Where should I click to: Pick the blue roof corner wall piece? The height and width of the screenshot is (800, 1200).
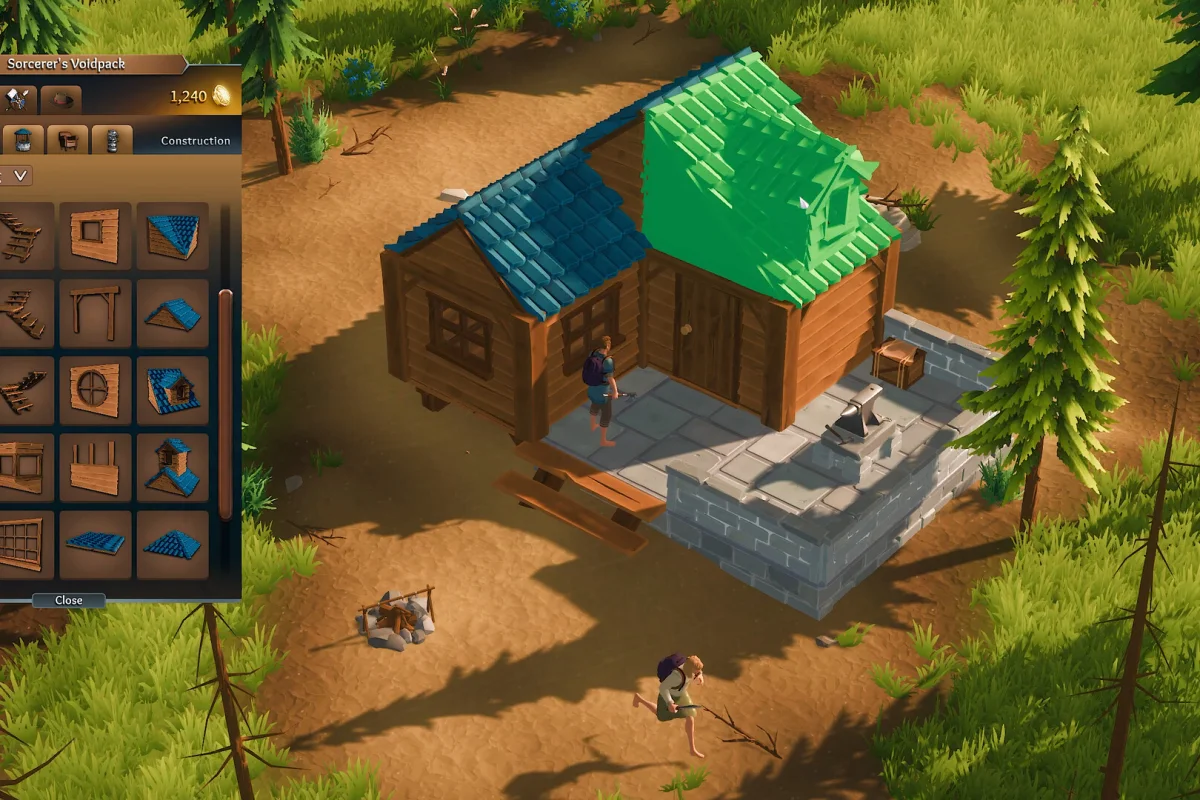(x=172, y=236)
